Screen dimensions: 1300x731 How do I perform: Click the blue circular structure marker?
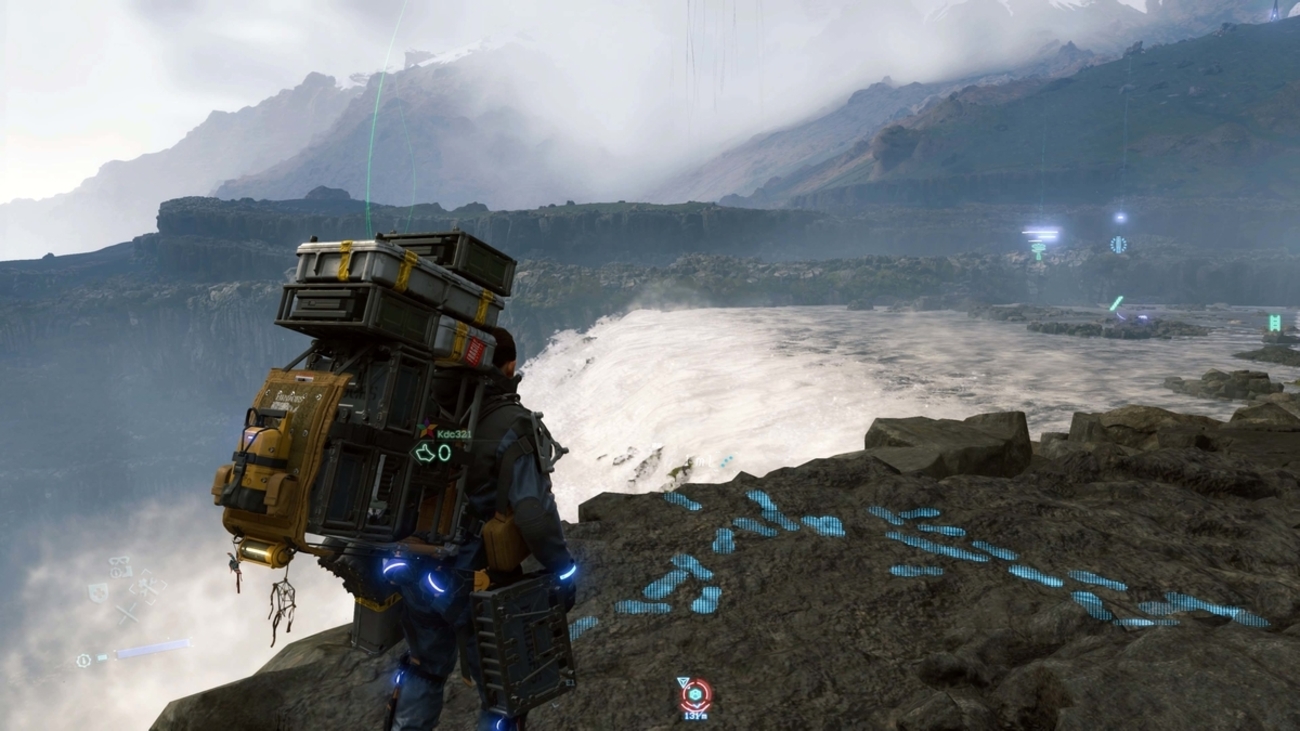point(1118,244)
